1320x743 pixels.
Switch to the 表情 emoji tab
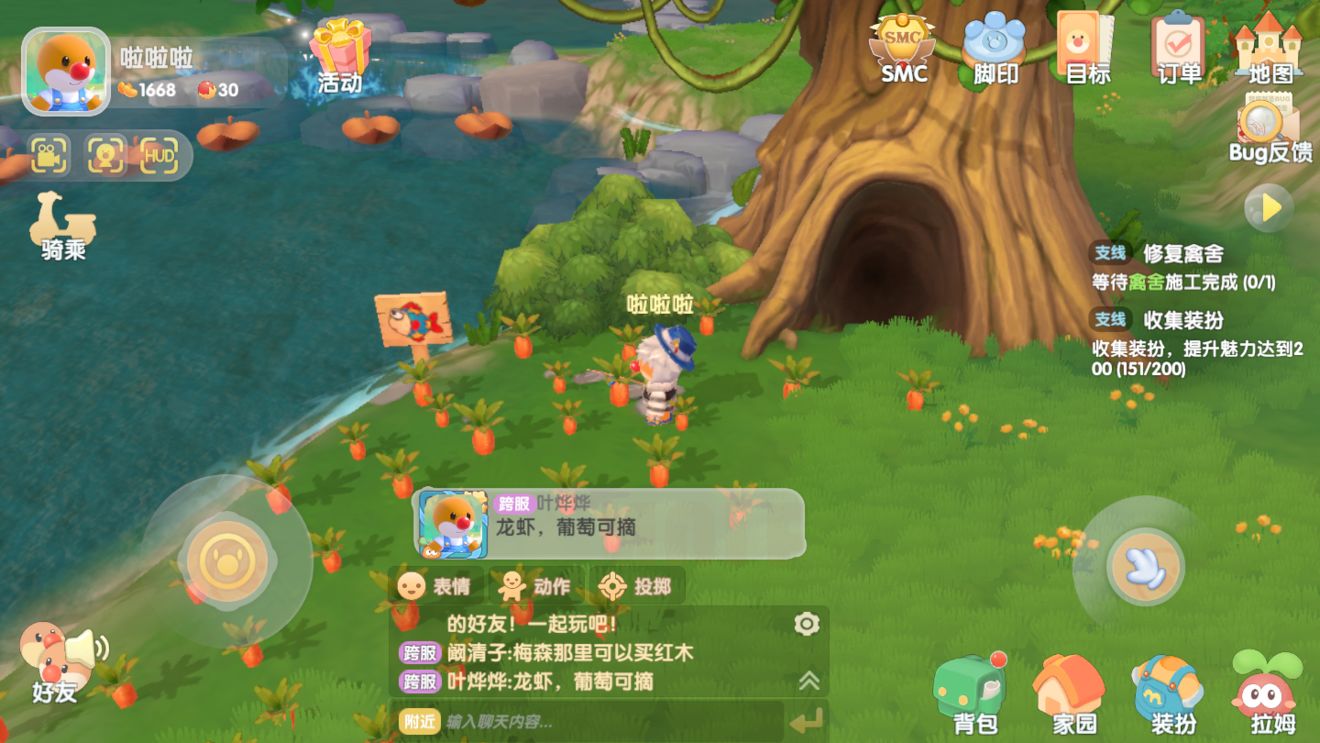coord(443,586)
